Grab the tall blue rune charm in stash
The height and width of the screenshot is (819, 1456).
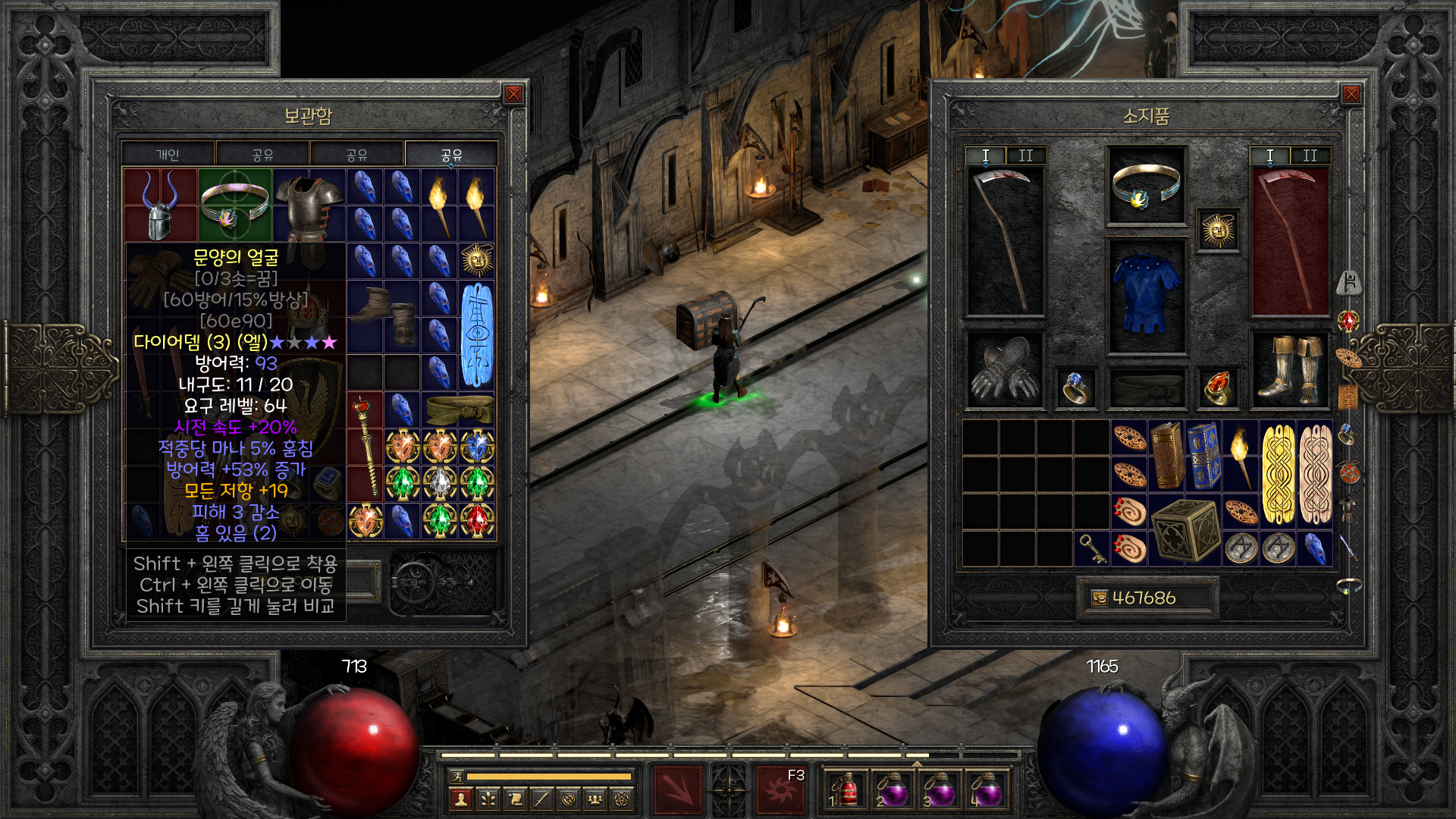tap(477, 334)
